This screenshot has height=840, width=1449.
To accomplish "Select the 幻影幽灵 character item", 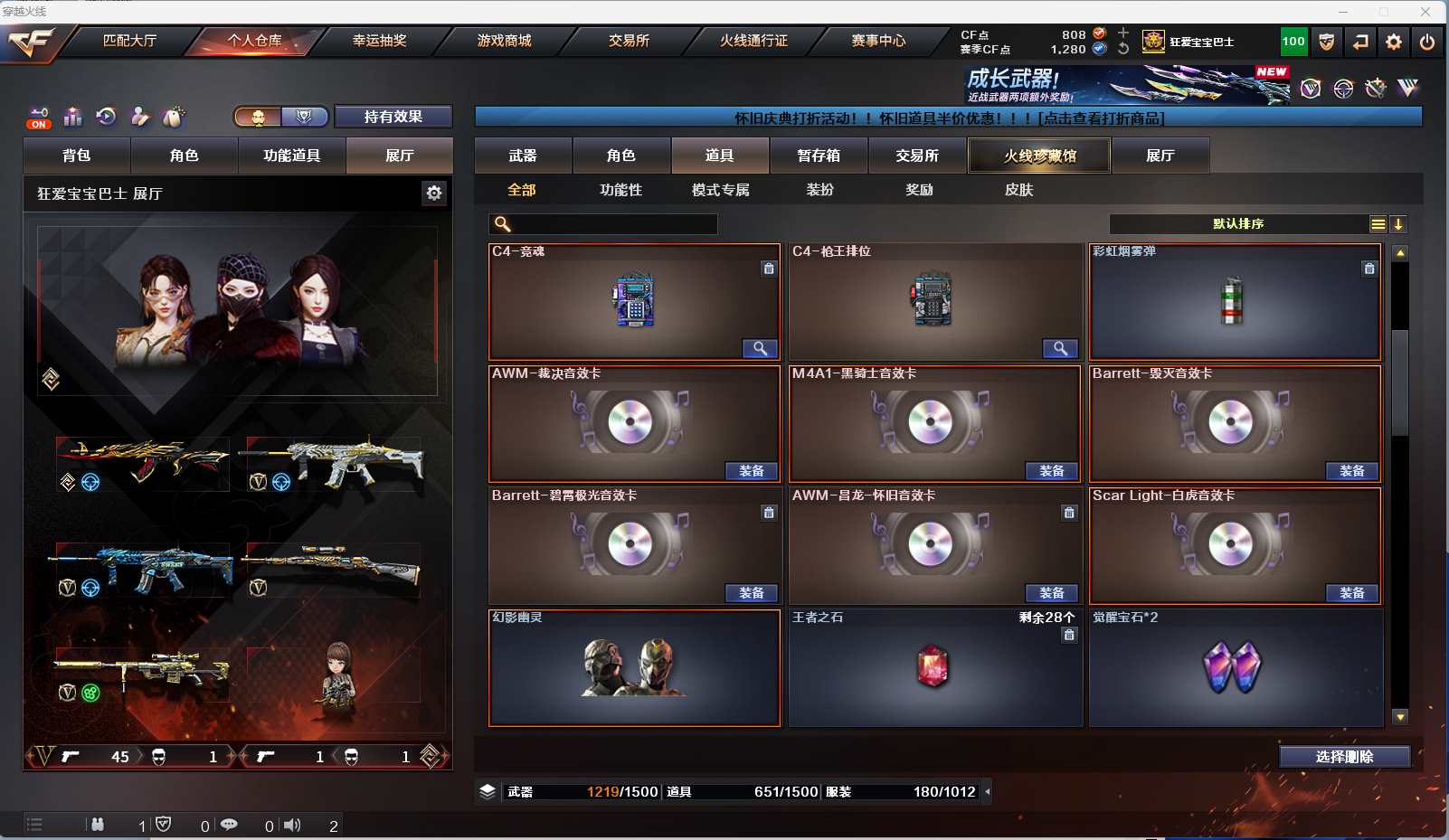I will tap(634, 669).
